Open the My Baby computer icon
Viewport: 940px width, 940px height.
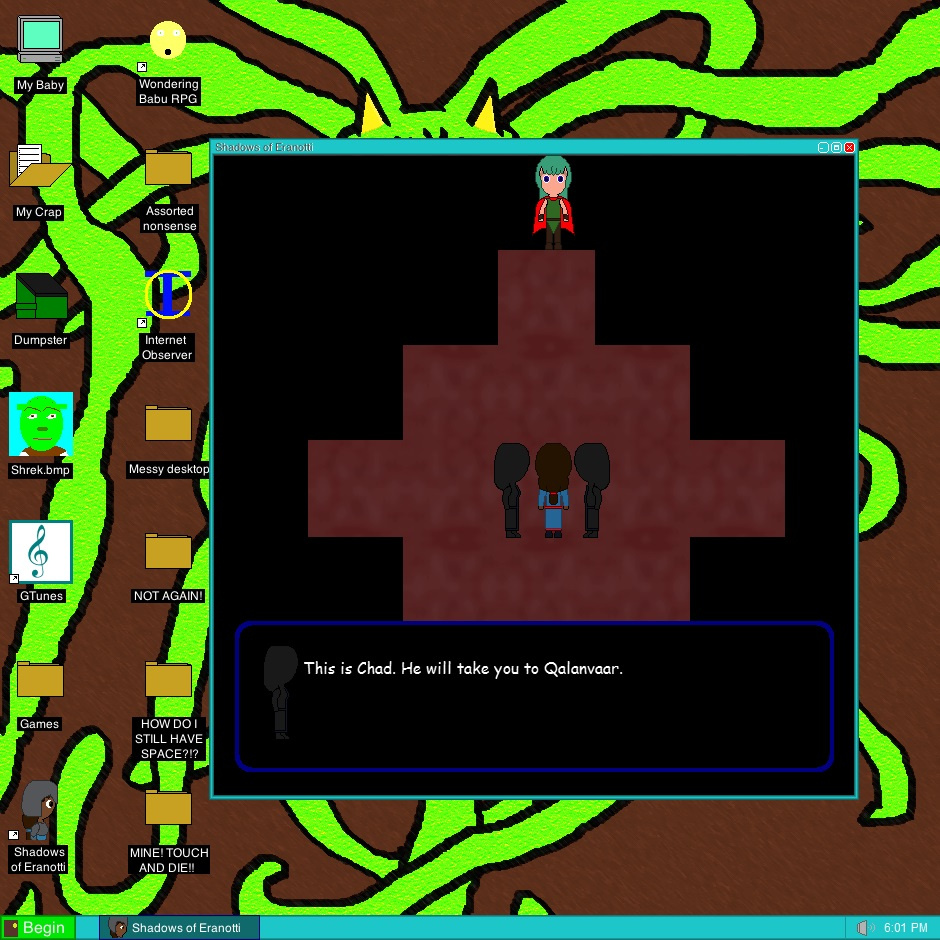coord(40,40)
